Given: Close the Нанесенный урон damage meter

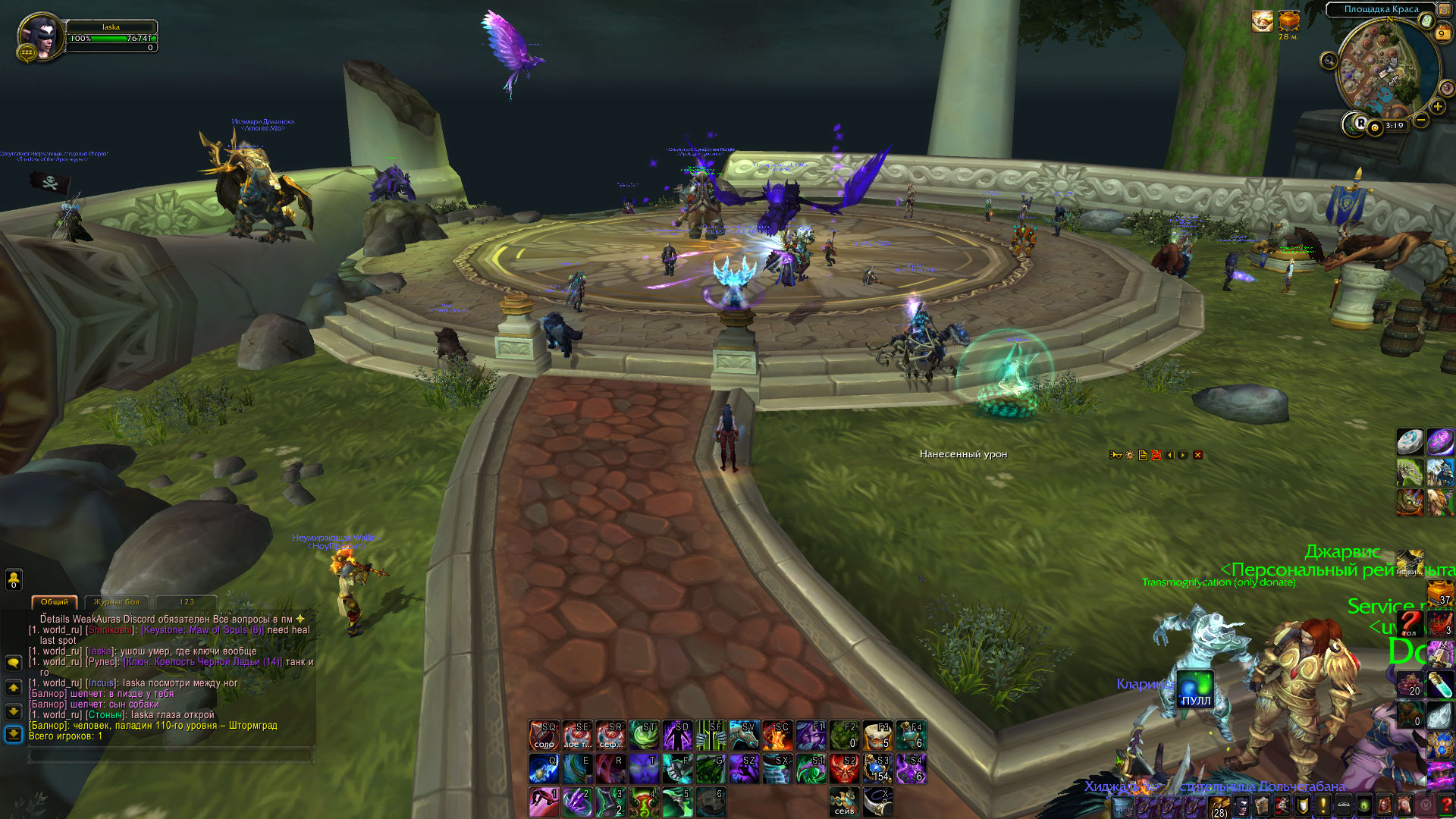Looking at the screenshot, I should [x=1198, y=455].
